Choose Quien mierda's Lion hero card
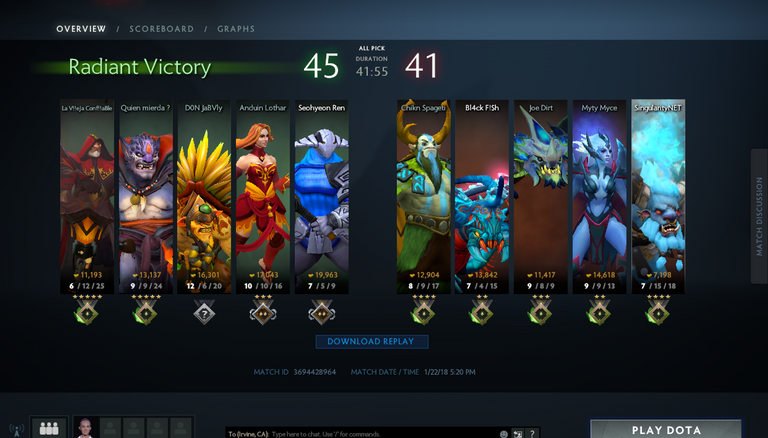The height and width of the screenshot is (438, 768). point(146,190)
